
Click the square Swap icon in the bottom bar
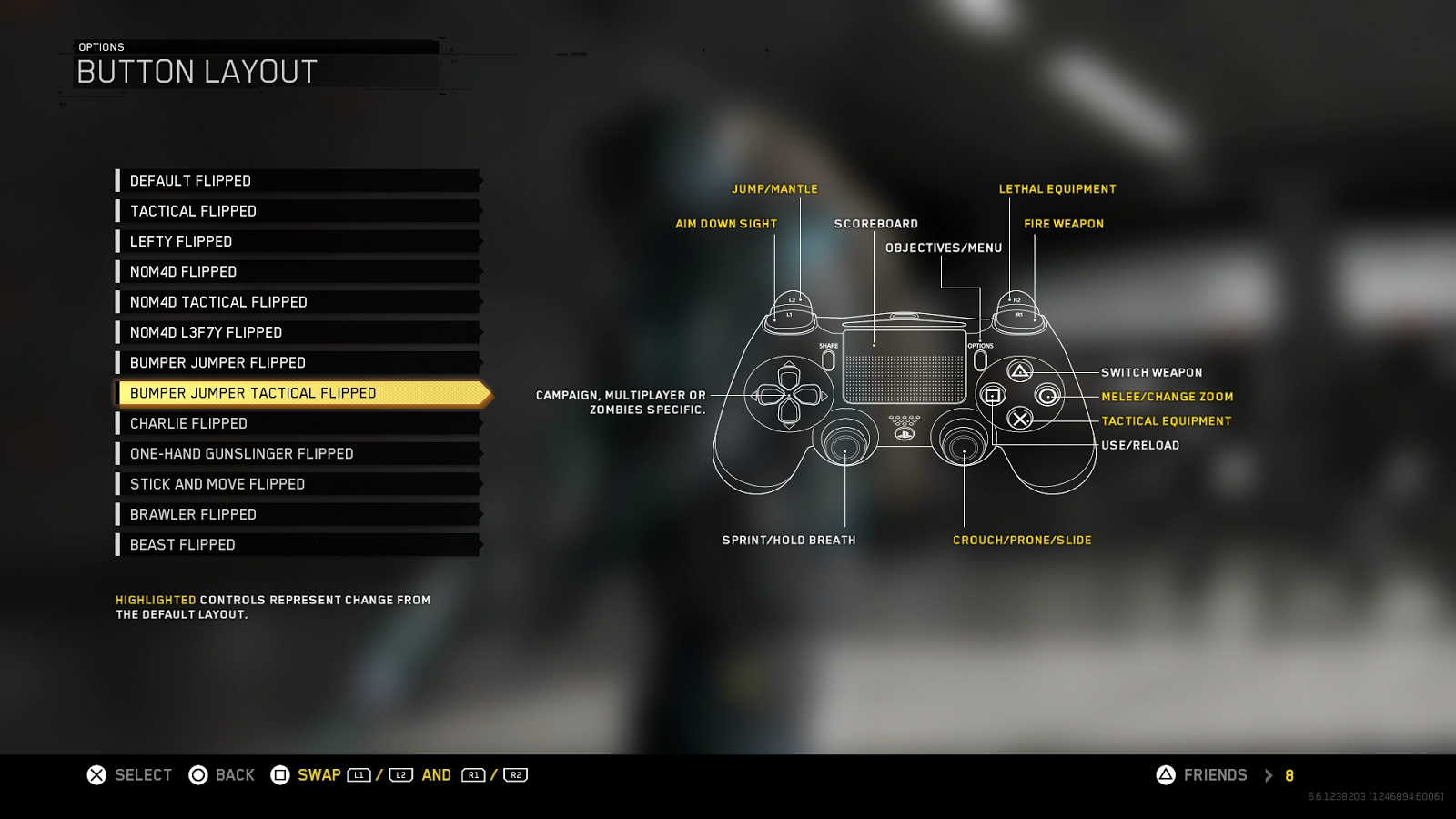tap(280, 774)
